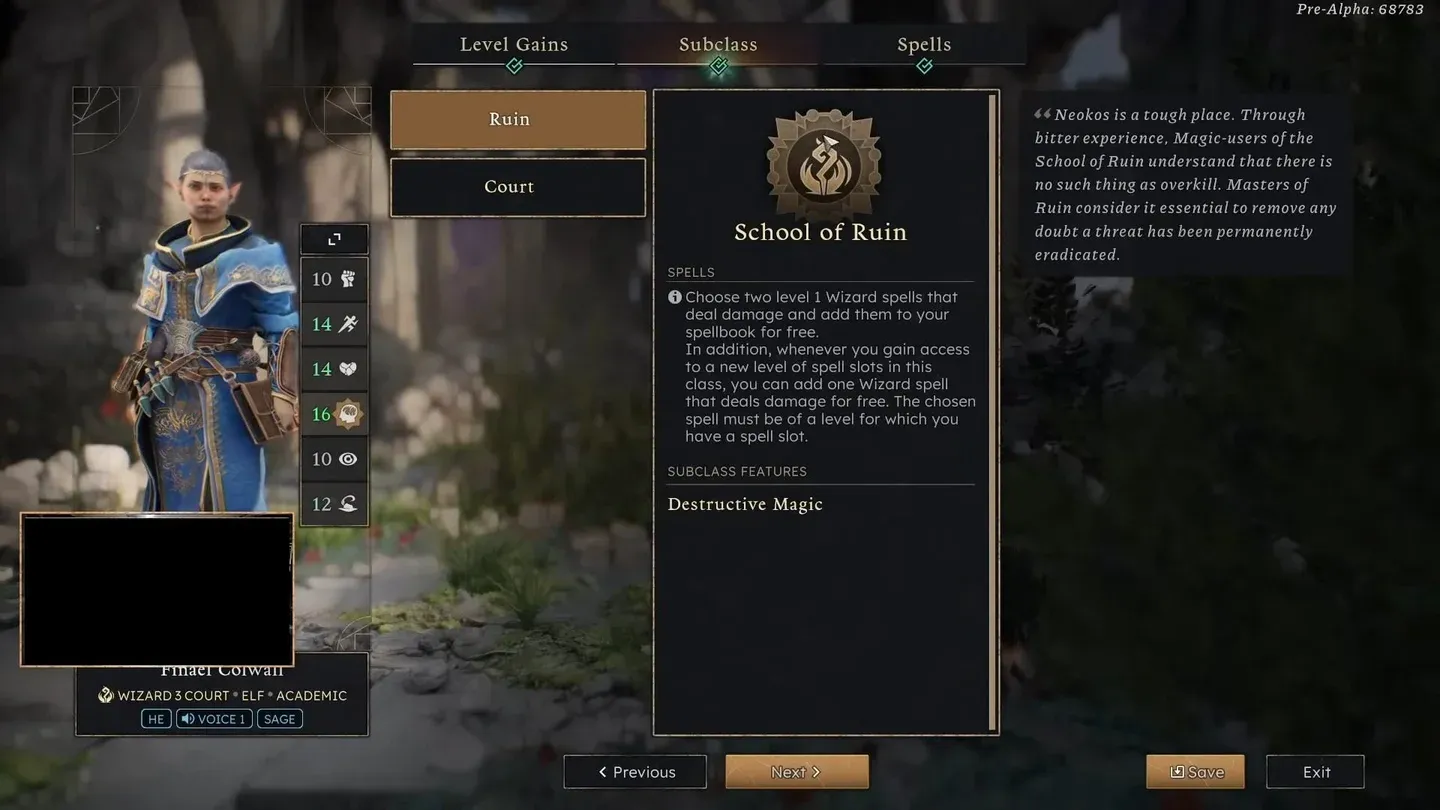Exit the level-up screen
Image resolution: width=1440 pixels, height=810 pixels.
tap(1315, 772)
